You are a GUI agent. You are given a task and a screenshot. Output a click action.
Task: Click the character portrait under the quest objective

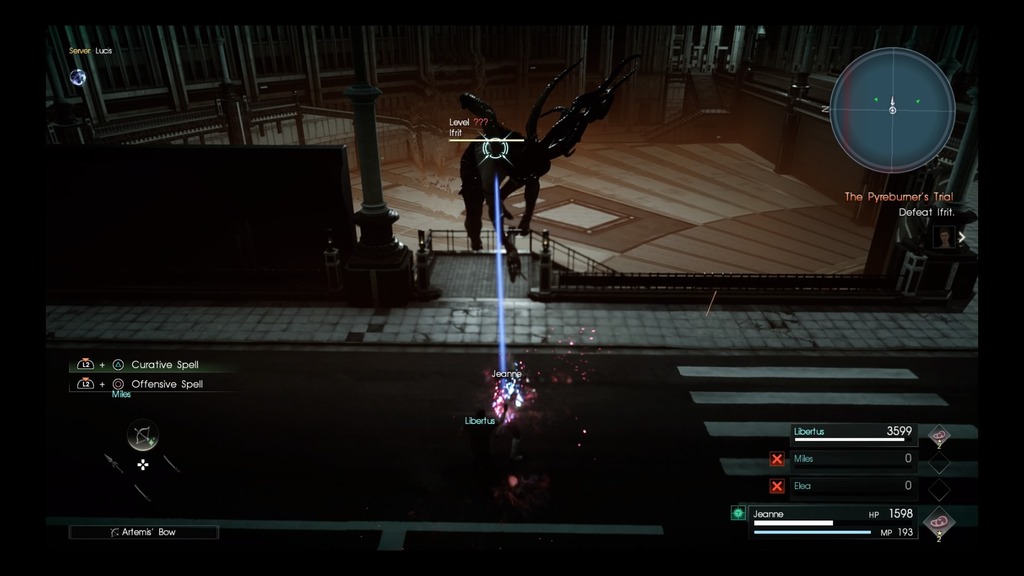[944, 237]
